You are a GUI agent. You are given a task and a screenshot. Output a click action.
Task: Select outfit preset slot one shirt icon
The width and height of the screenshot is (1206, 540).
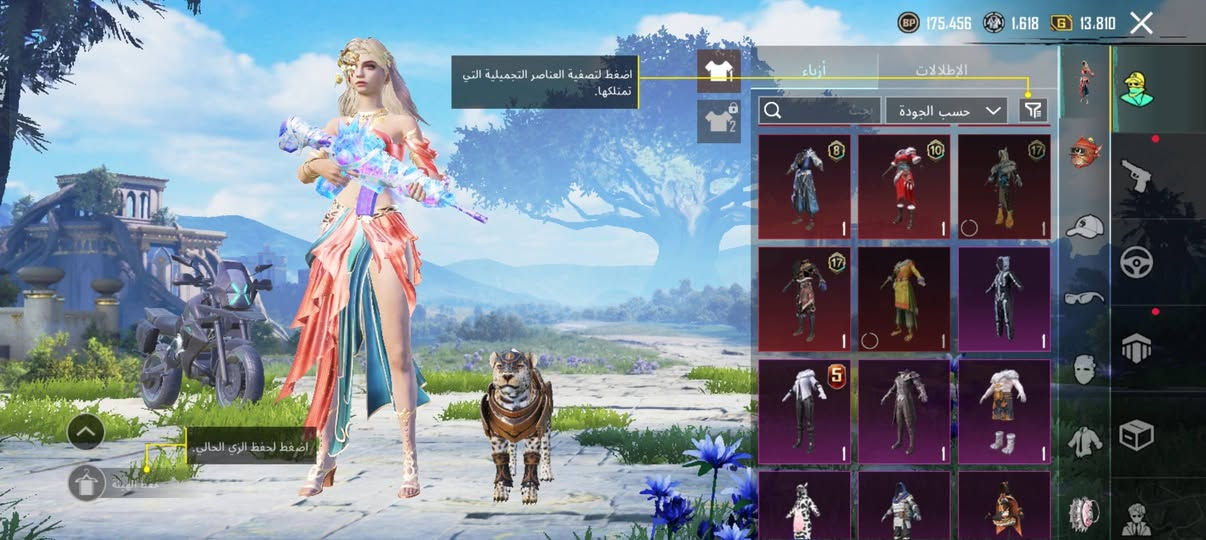click(x=718, y=71)
